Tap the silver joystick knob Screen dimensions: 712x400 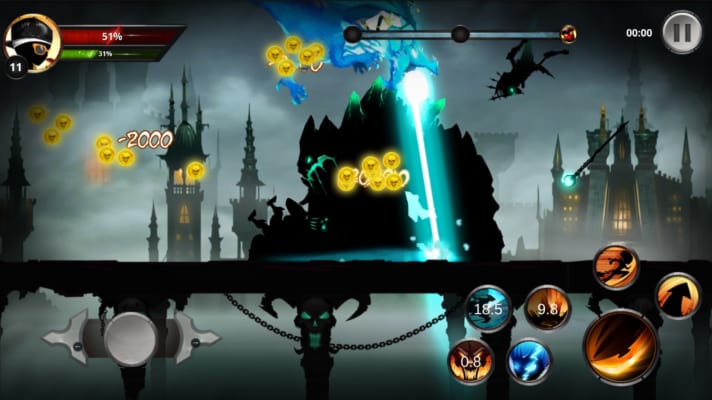click(131, 338)
